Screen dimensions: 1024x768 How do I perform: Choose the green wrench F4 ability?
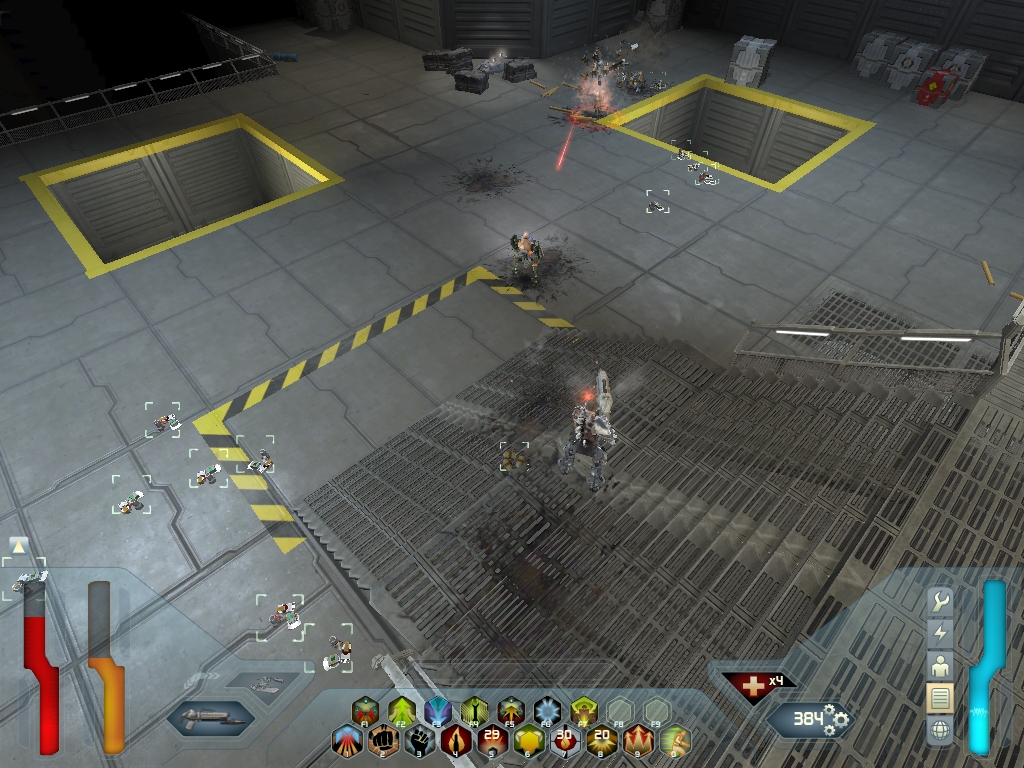click(x=474, y=711)
